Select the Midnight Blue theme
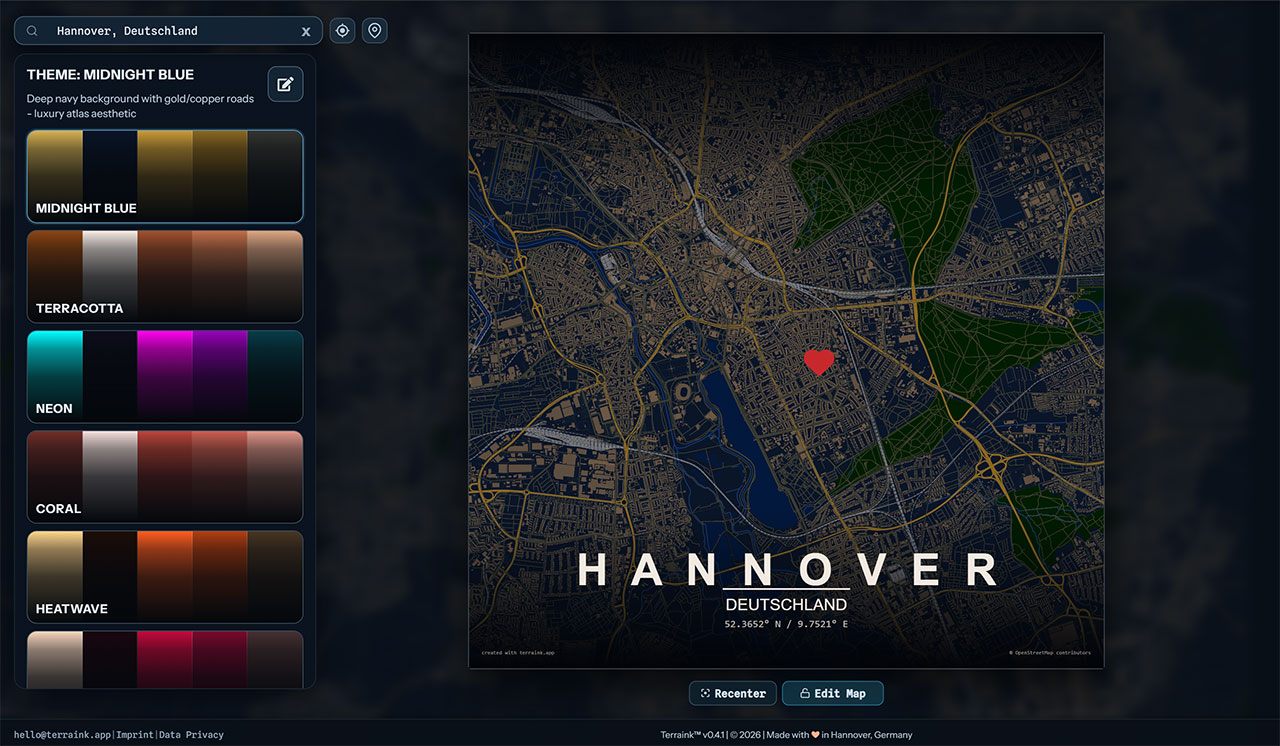The height and width of the screenshot is (746, 1280). tap(165, 176)
